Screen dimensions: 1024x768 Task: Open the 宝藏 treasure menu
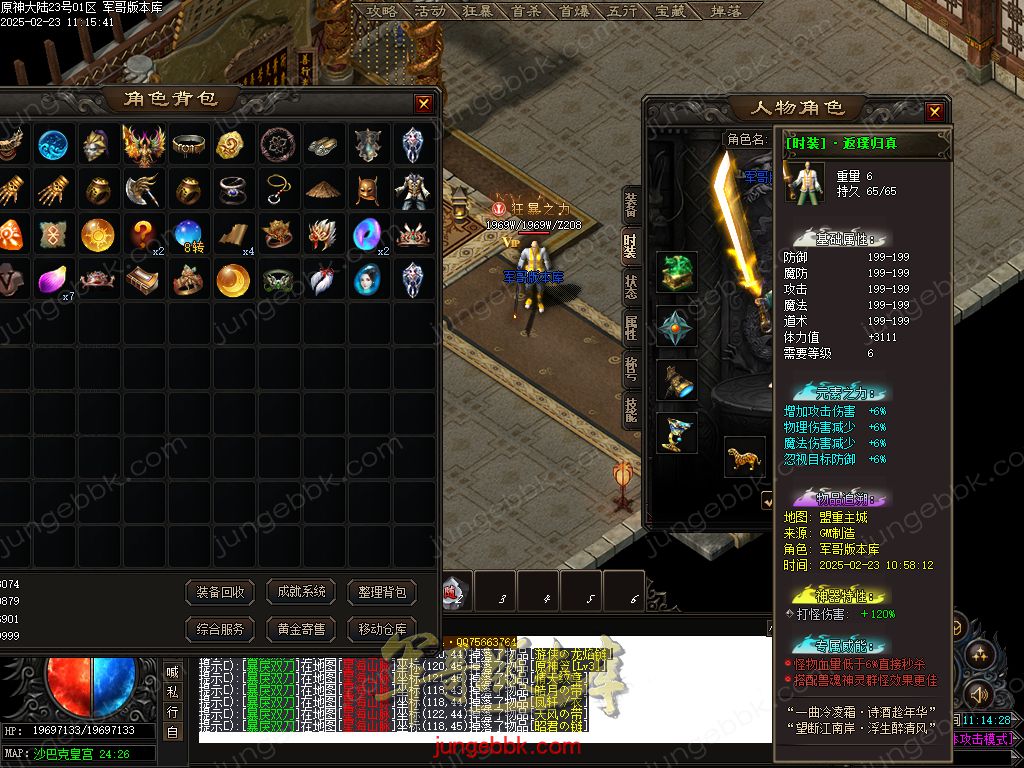point(669,11)
